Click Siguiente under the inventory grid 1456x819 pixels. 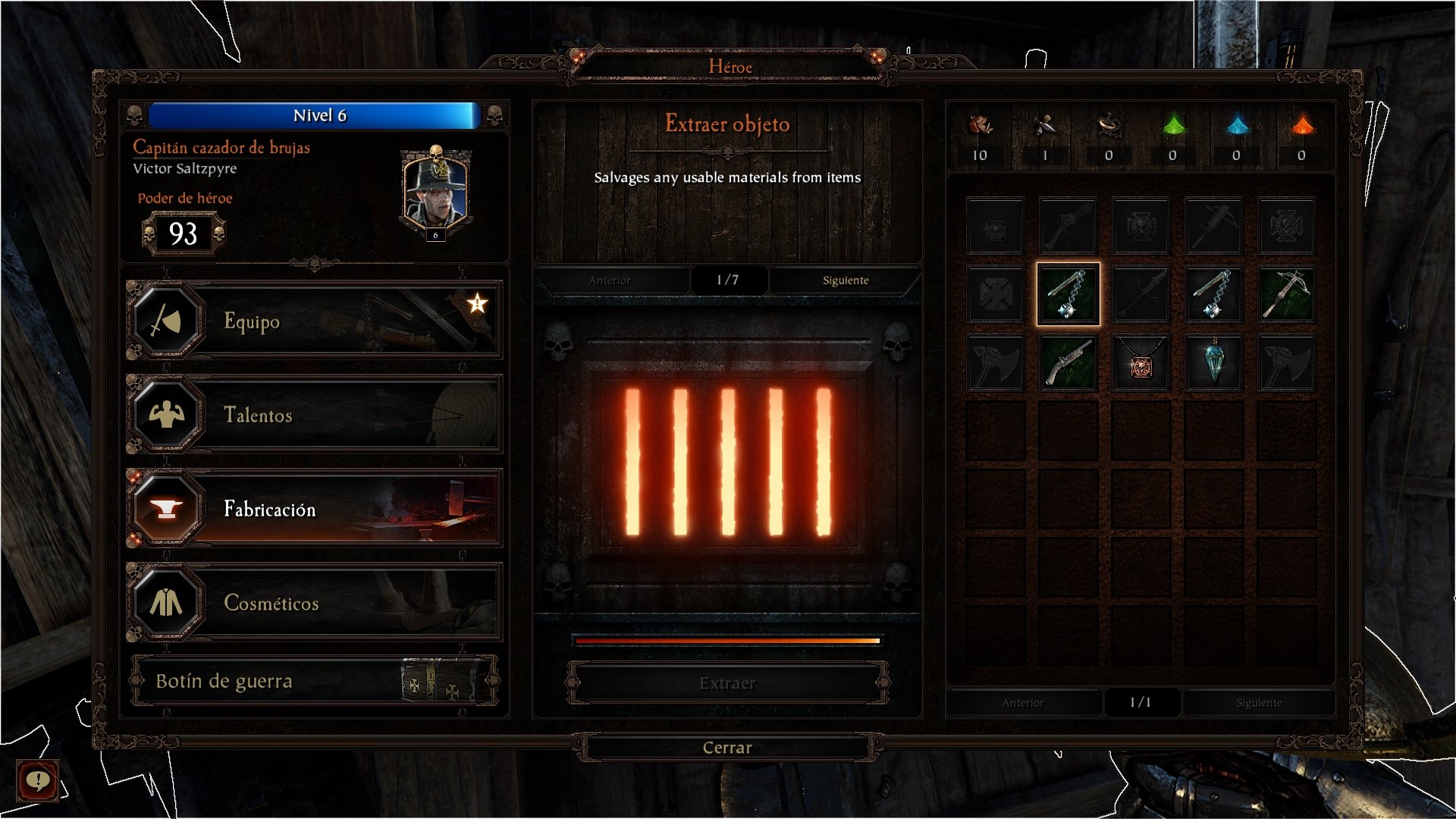tap(1259, 703)
